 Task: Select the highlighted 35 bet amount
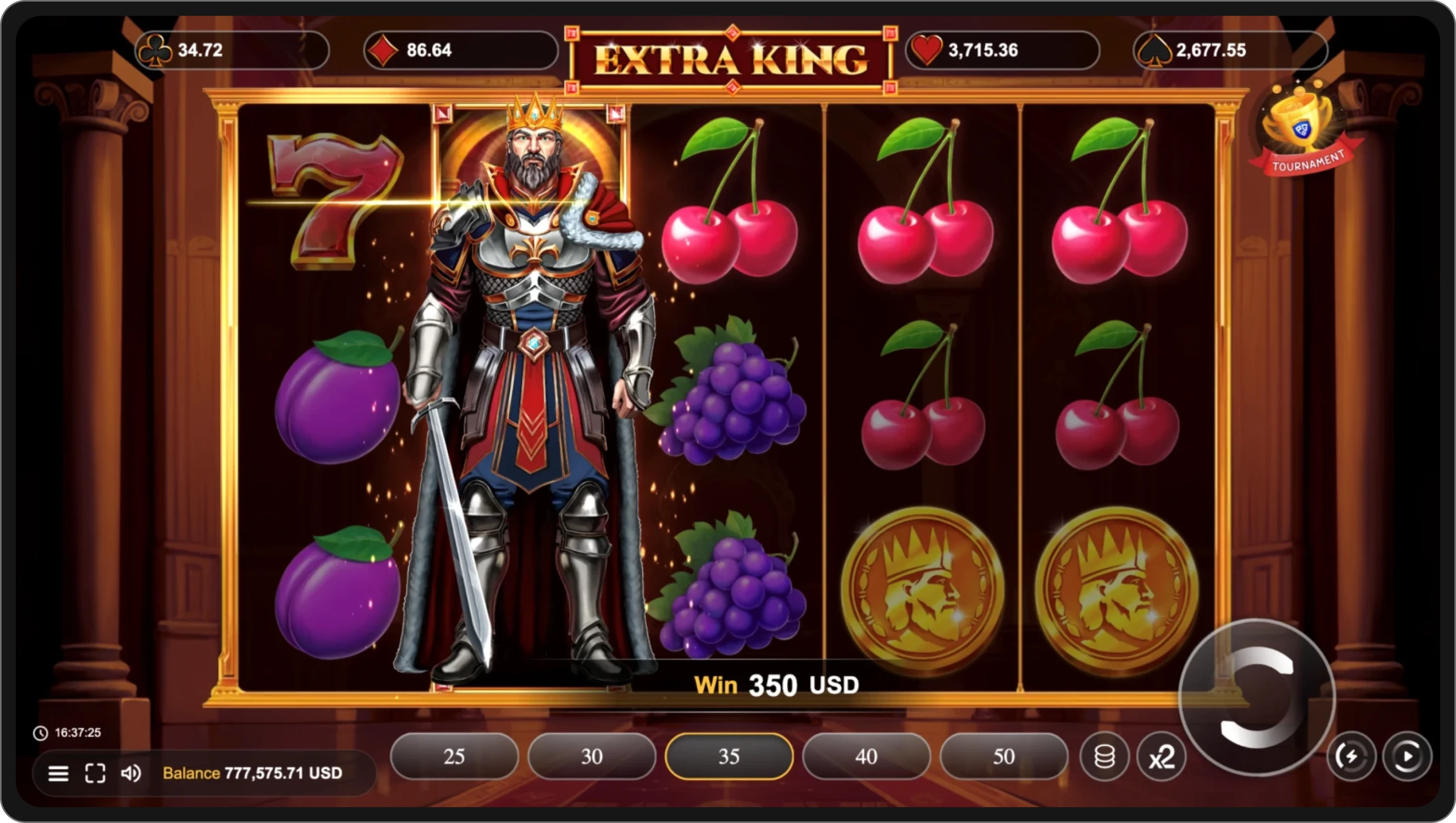click(x=729, y=757)
